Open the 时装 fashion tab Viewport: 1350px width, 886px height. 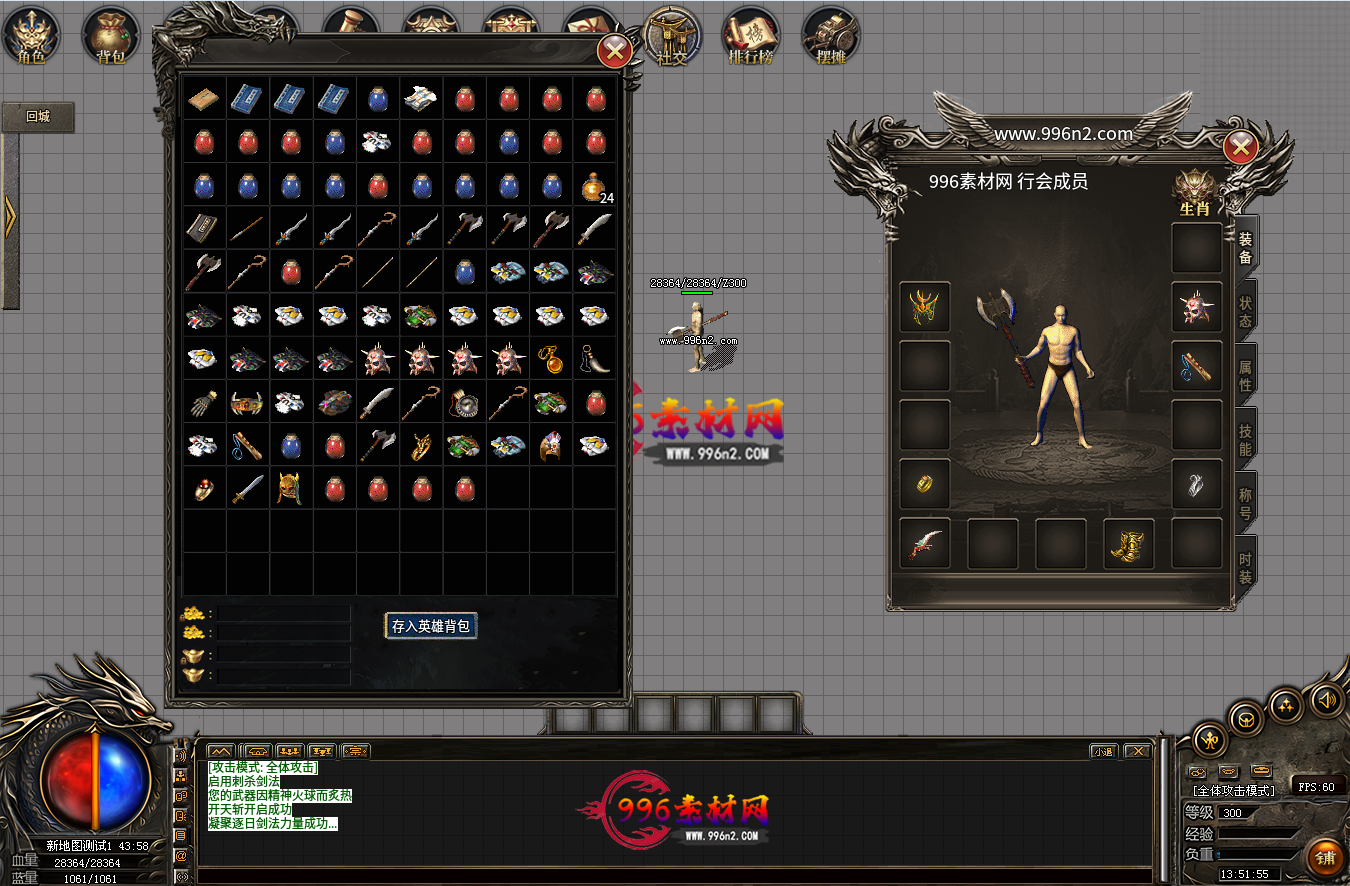(x=1245, y=567)
